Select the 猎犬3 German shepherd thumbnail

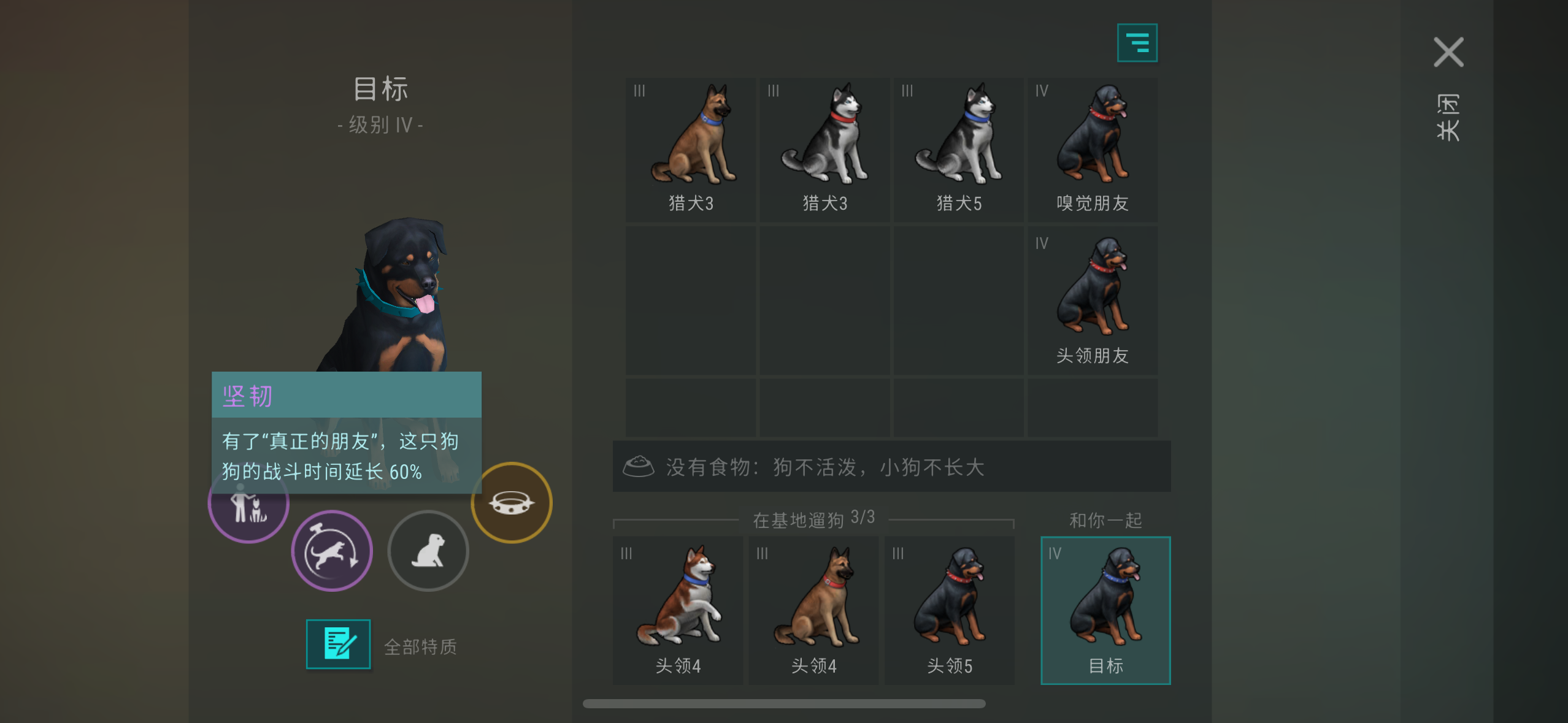tap(692, 147)
